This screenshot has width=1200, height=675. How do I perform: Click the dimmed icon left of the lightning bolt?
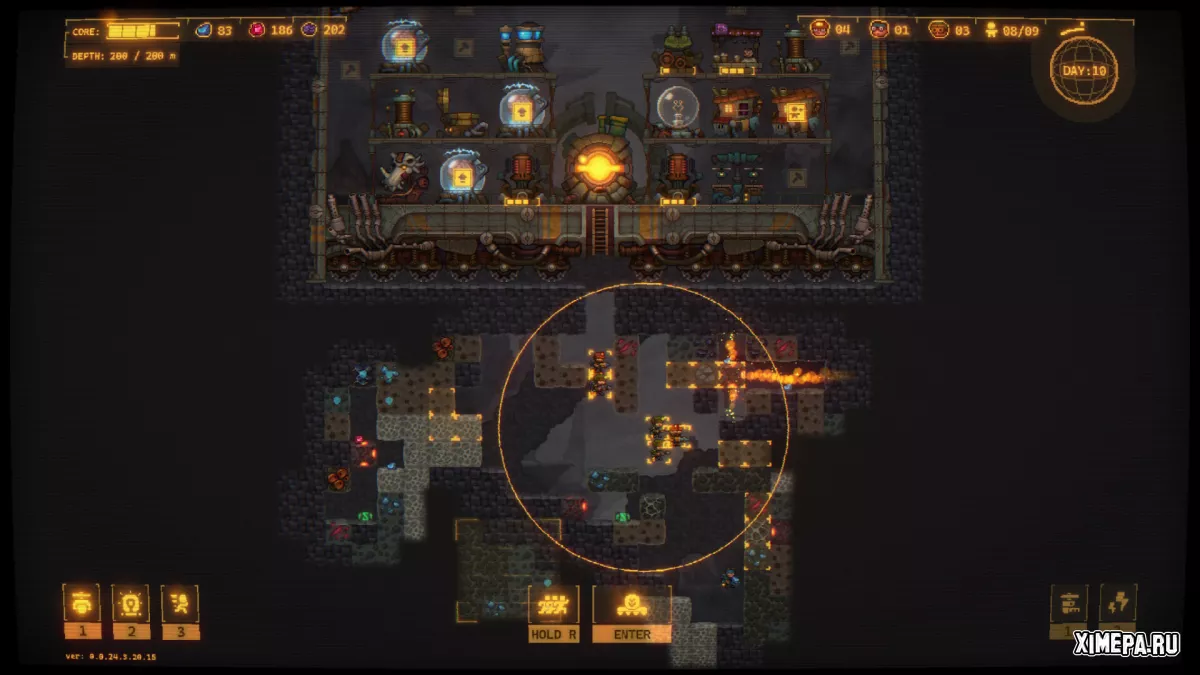tap(1069, 603)
